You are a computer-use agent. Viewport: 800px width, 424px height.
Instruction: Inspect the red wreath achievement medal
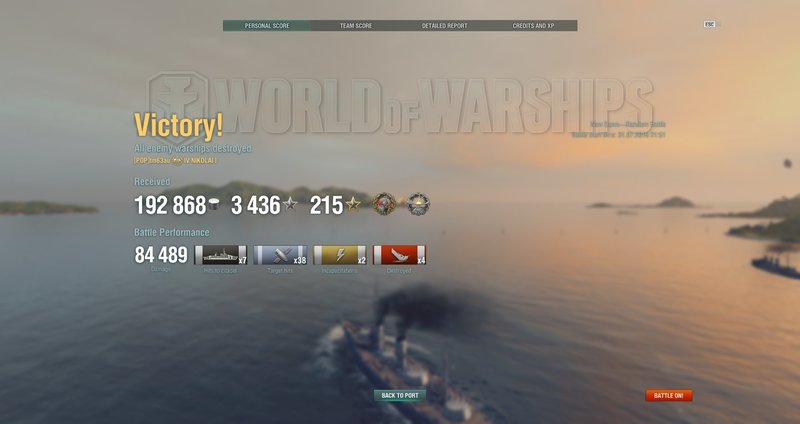coord(384,205)
